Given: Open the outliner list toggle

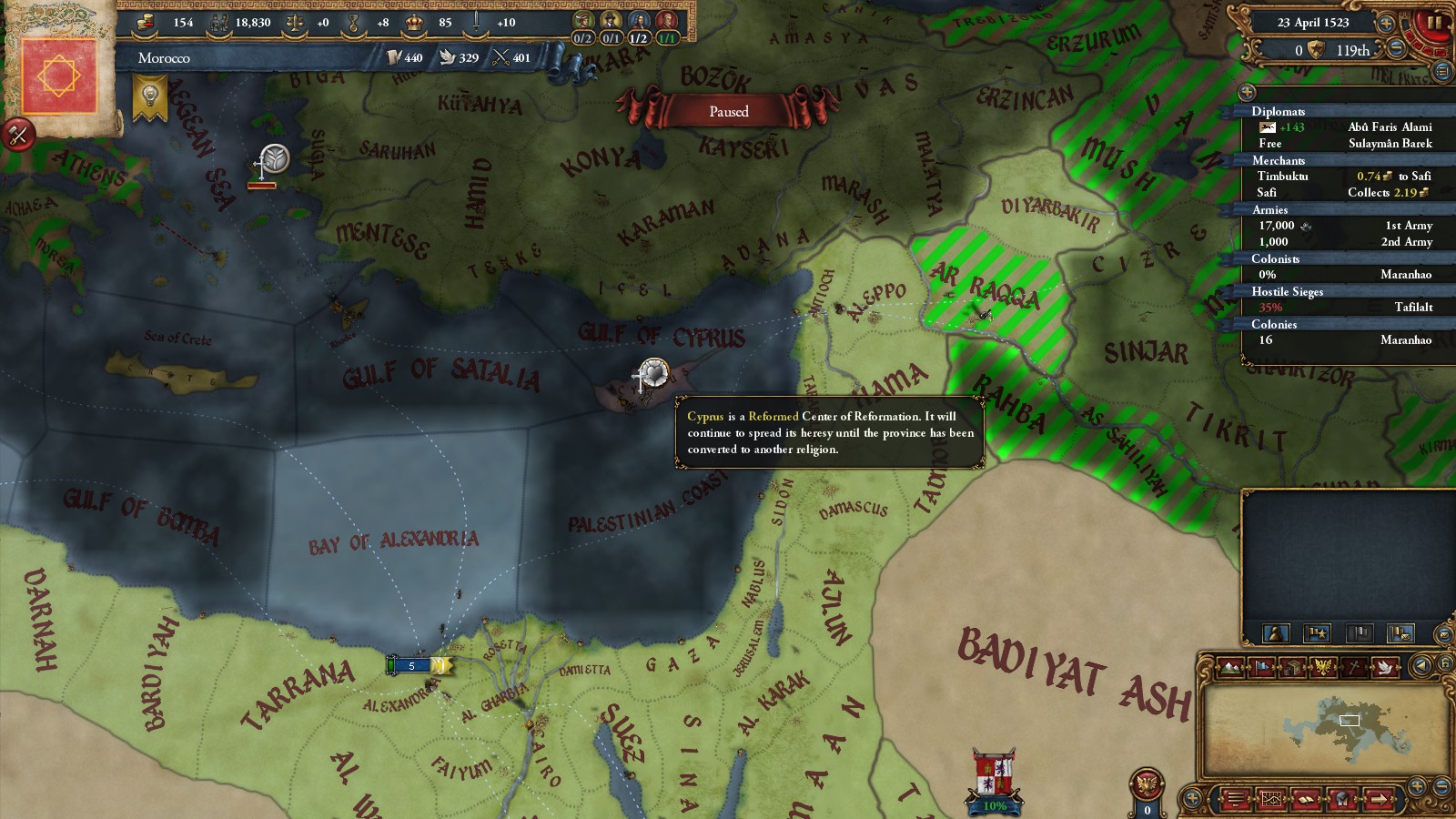Looking at the screenshot, I should 1441,71.
